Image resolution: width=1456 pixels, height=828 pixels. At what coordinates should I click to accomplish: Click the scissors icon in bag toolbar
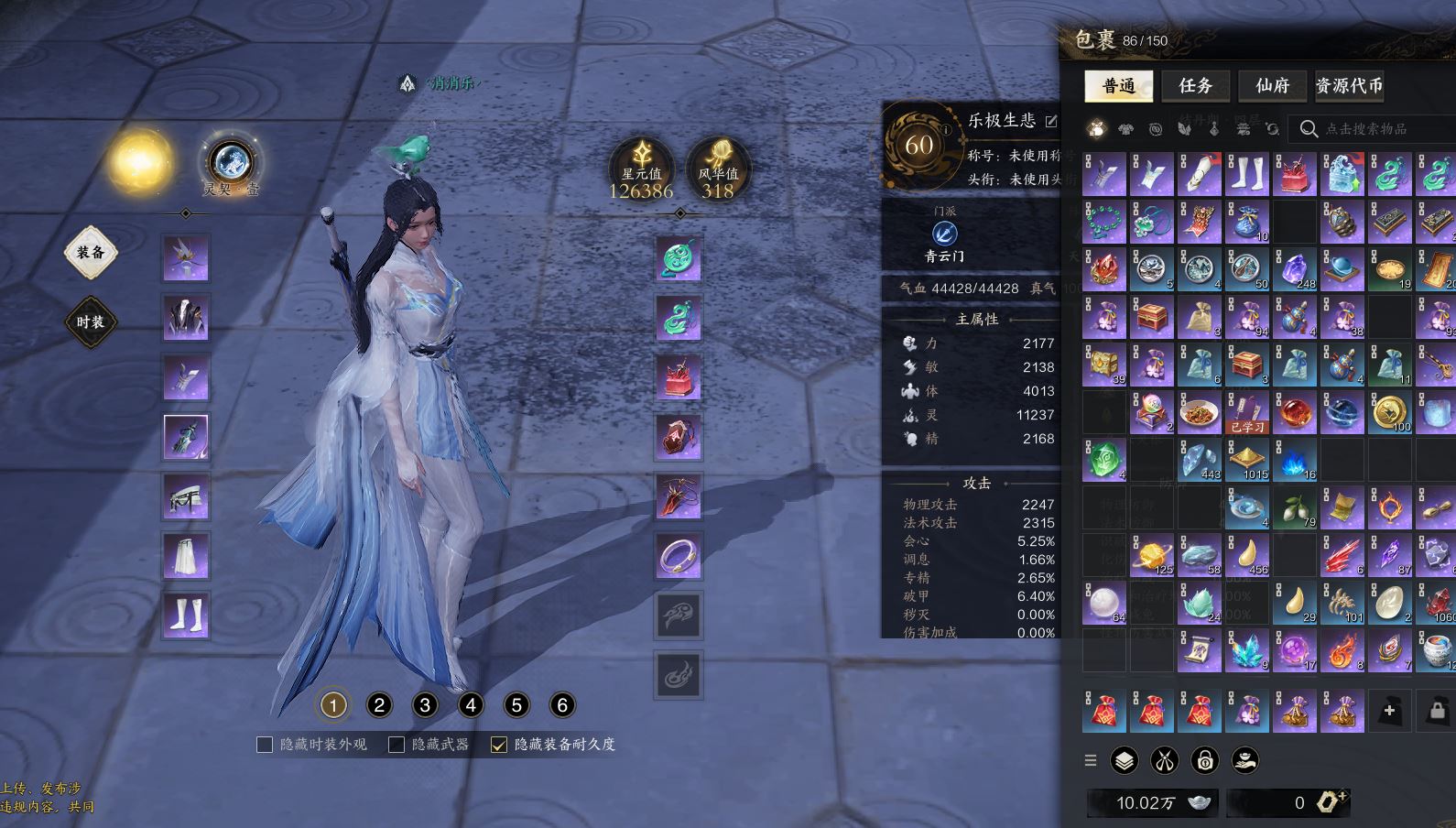coord(1165,760)
